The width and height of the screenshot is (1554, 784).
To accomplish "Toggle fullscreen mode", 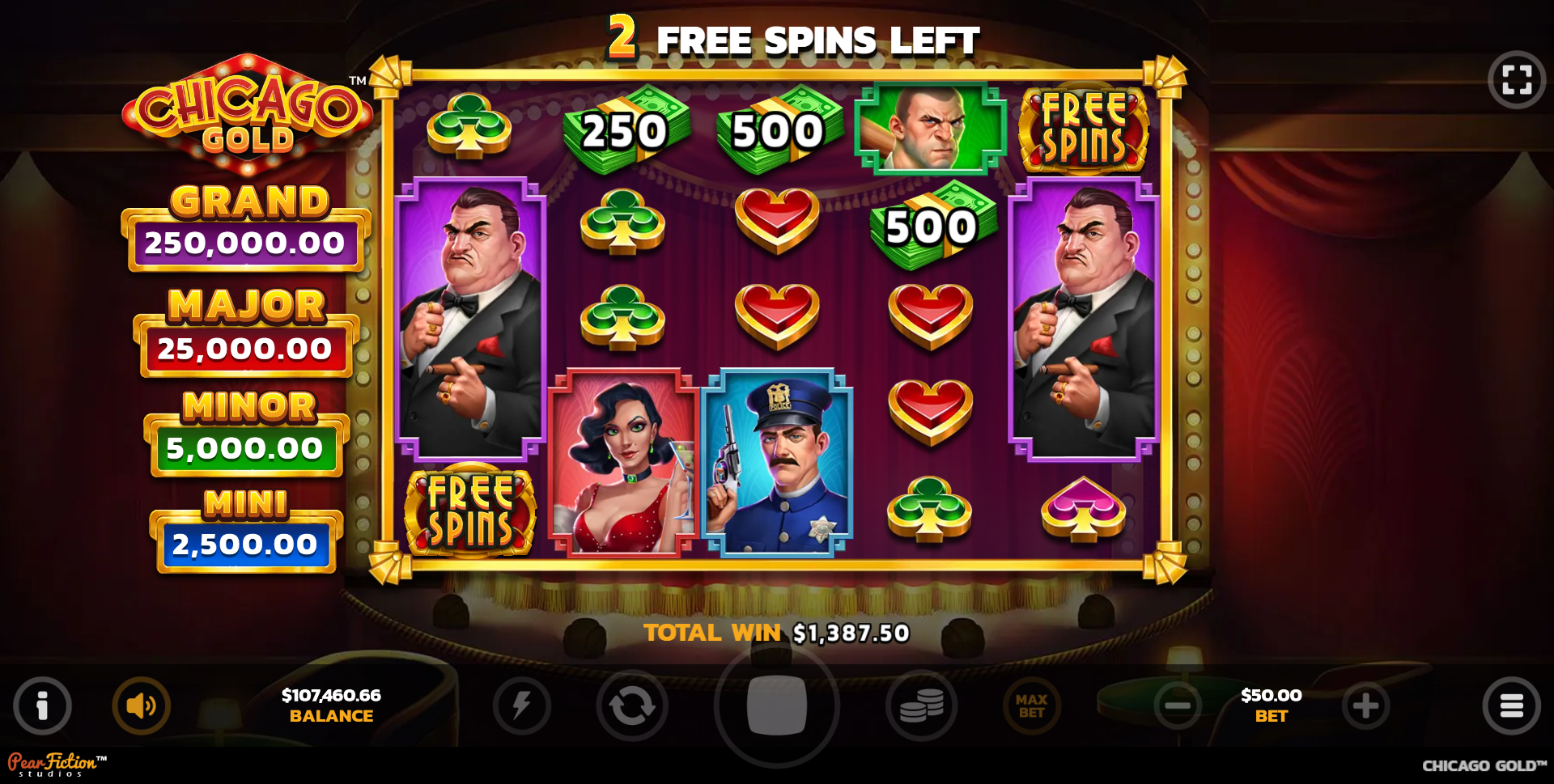I will click(x=1518, y=78).
